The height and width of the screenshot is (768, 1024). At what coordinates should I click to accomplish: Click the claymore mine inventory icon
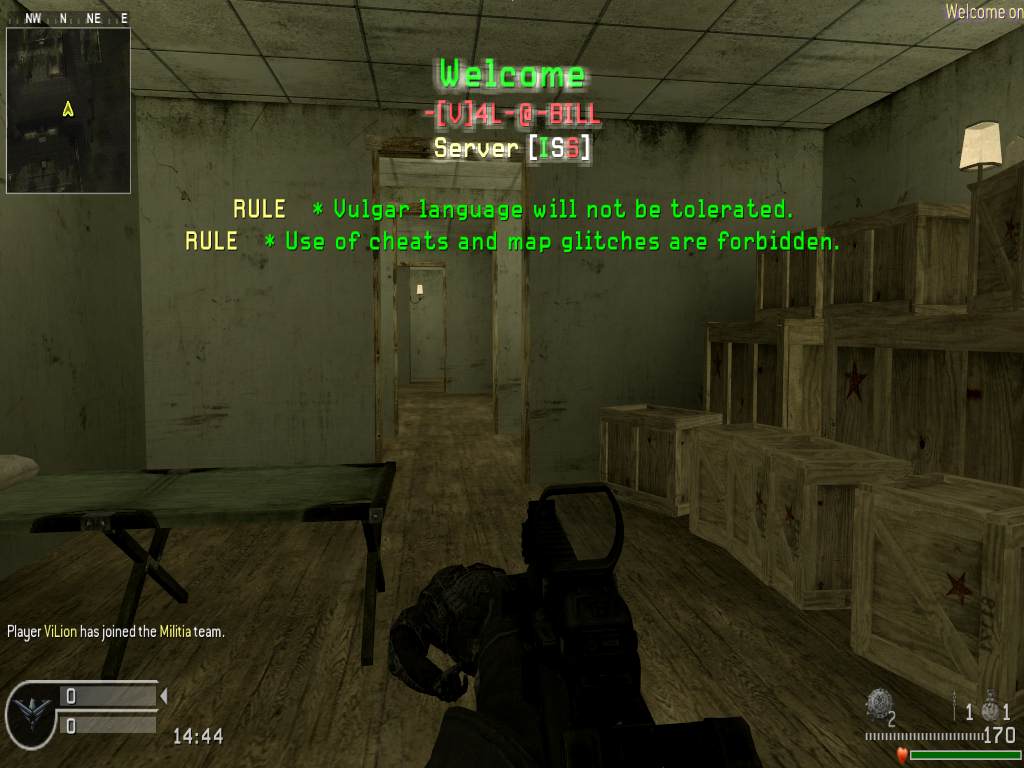point(878,703)
